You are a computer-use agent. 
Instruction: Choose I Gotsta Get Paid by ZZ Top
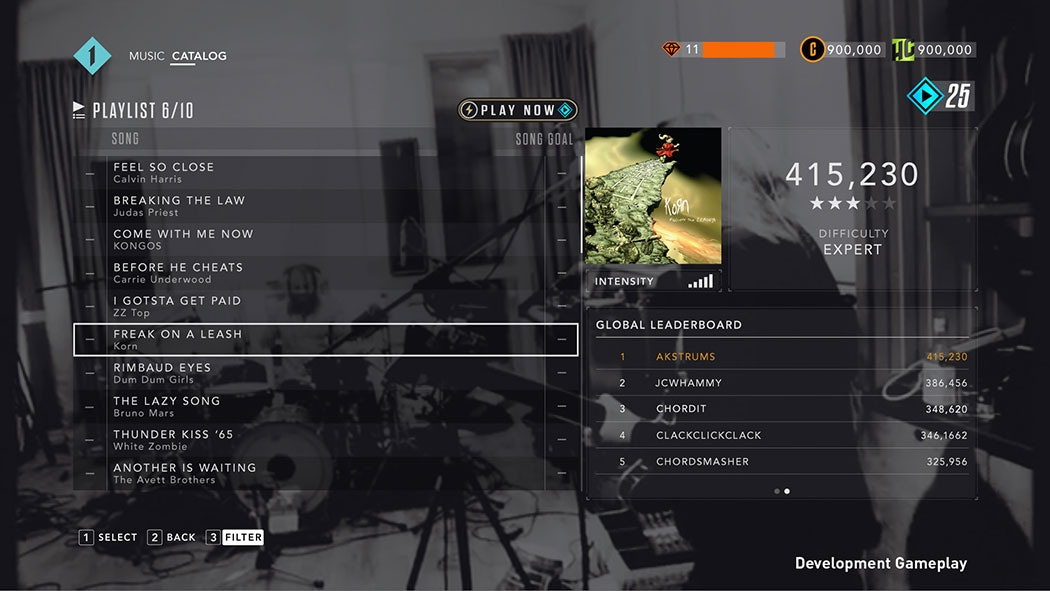(325, 306)
